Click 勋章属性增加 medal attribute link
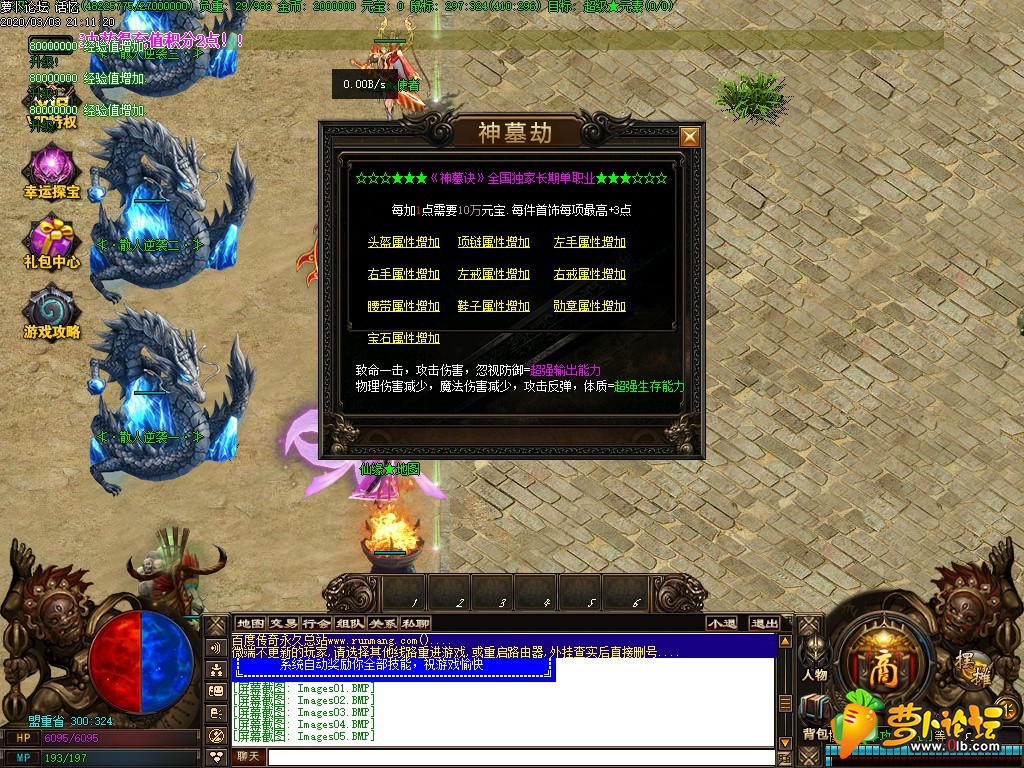Screen dimensions: 1024x768 (x=589, y=306)
